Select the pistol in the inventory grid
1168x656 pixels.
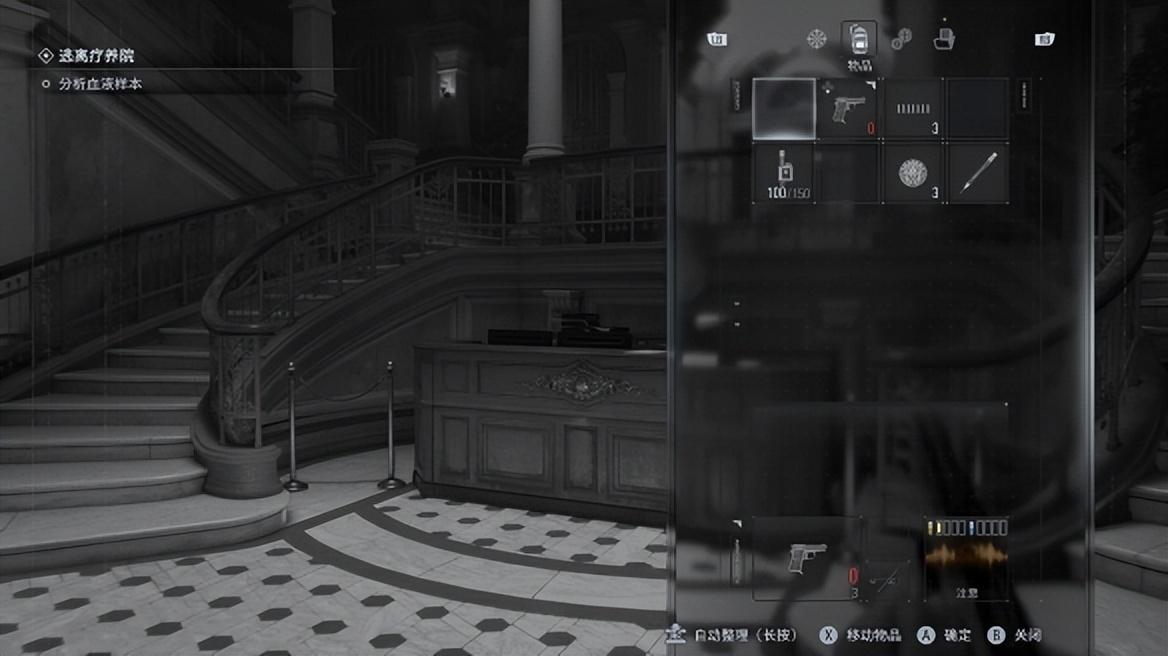click(x=848, y=109)
